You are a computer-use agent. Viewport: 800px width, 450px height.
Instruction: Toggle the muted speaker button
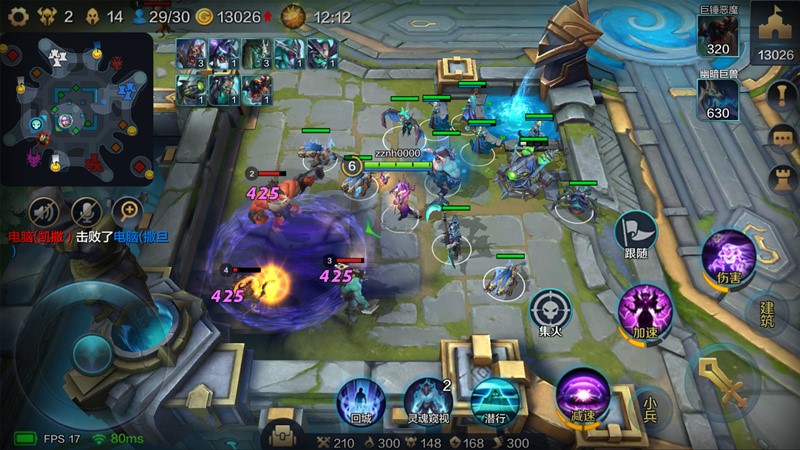tap(42, 210)
